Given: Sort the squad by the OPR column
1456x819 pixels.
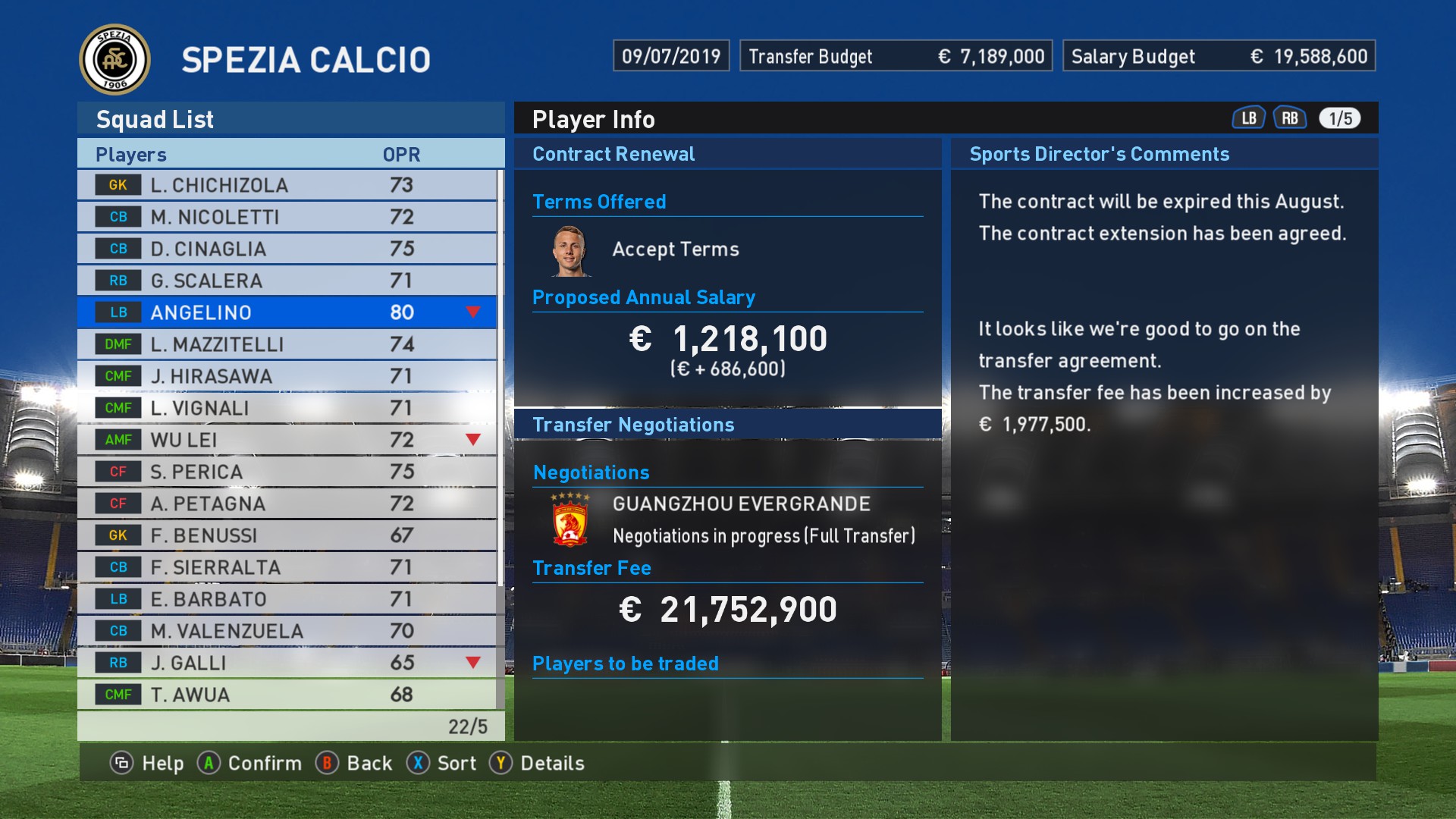Looking at the screenshot, I should point(401,155).
